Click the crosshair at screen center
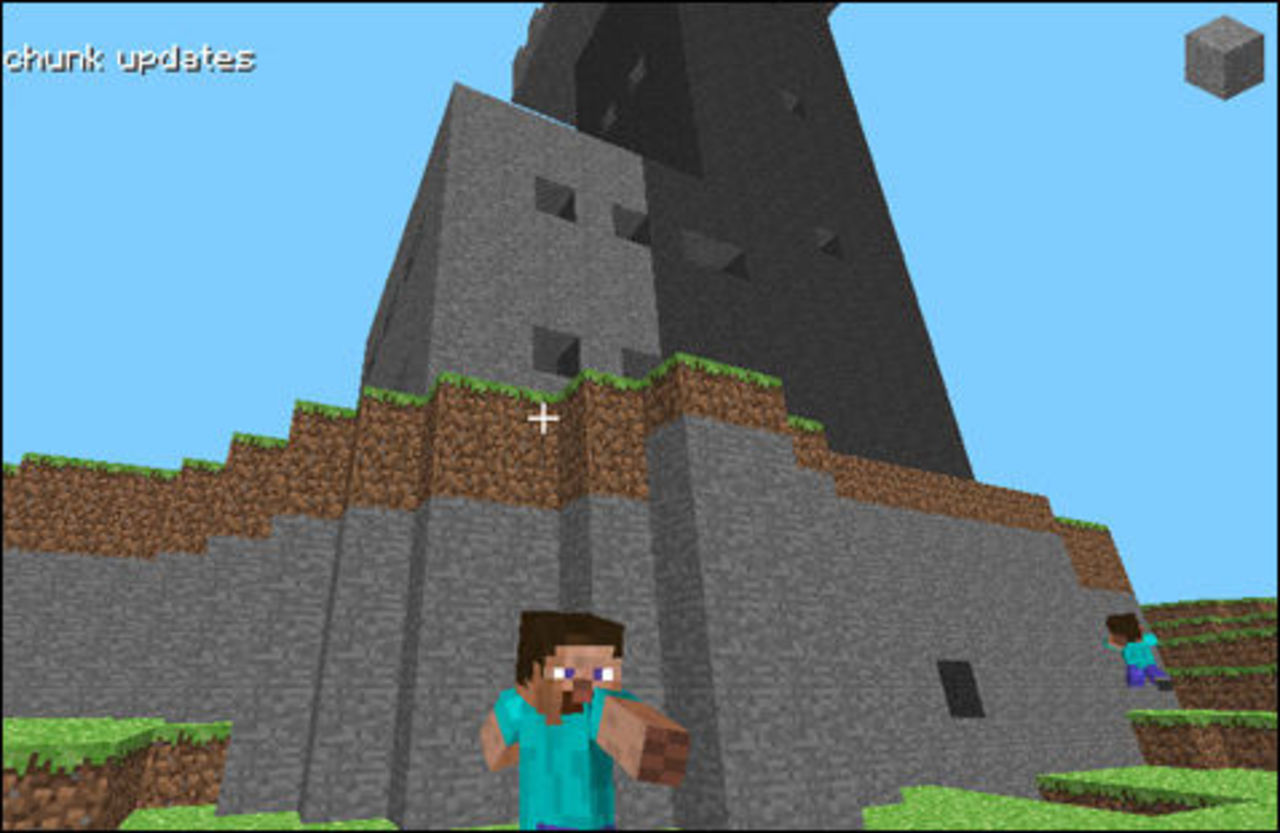 543,419
